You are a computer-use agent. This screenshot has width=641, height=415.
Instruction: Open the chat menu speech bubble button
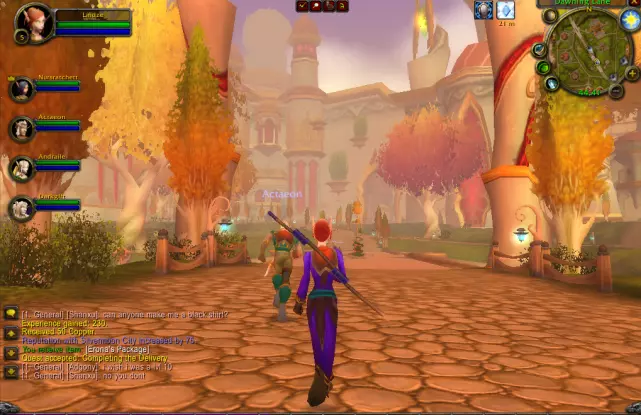click(11, 313)
